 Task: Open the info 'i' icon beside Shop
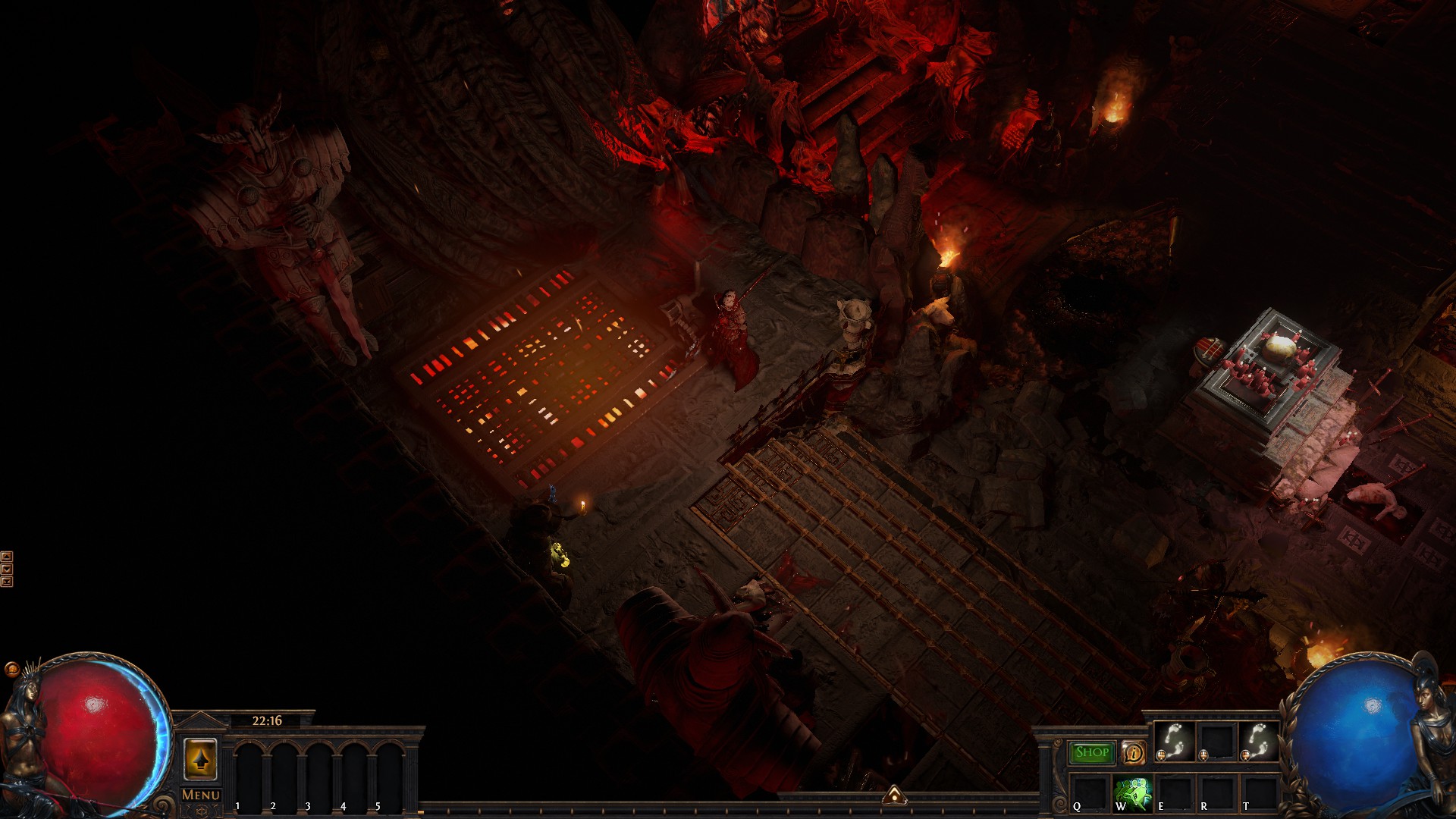click(1134, 753)
